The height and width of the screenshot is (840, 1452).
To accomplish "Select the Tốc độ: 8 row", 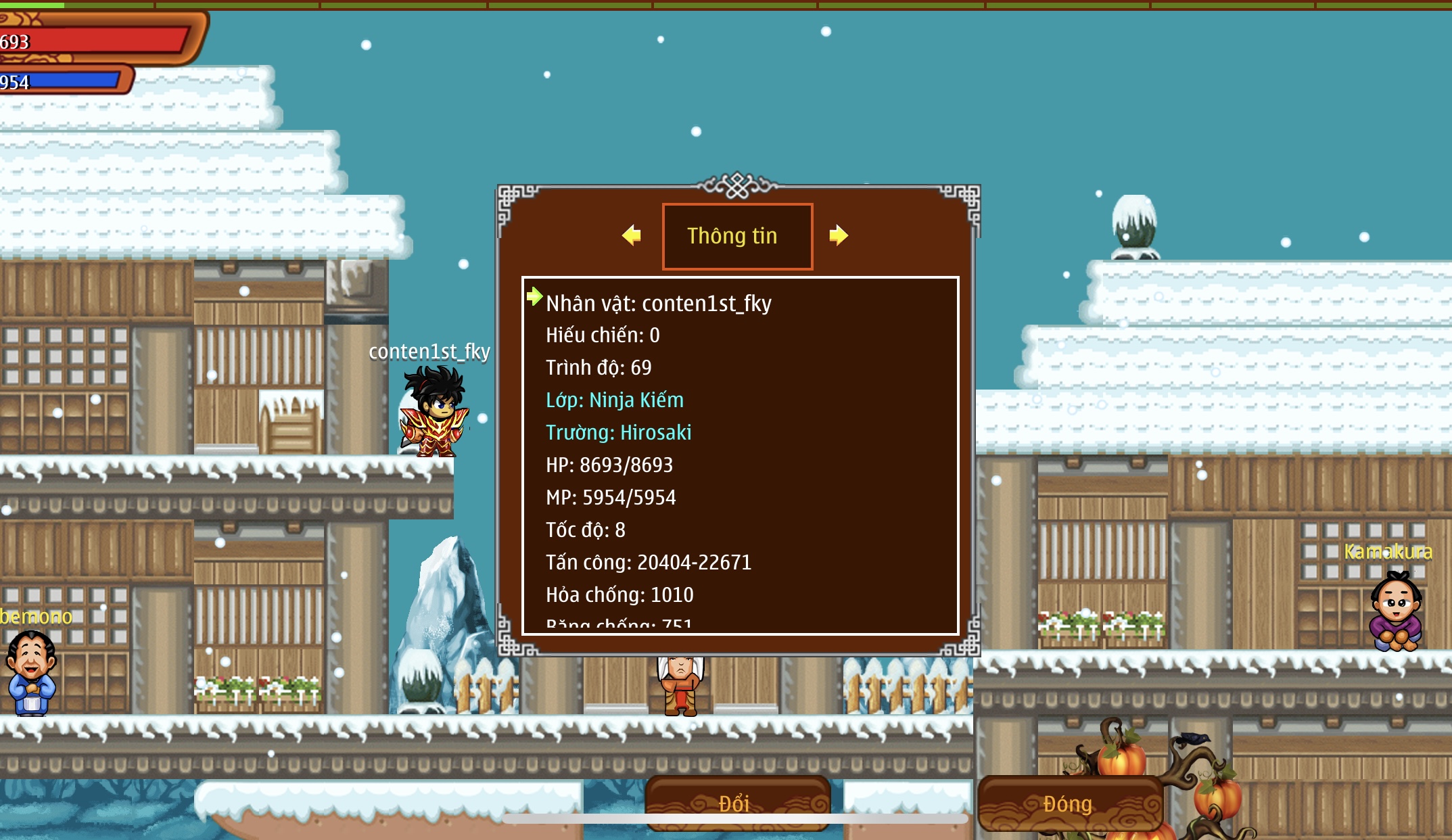I will tap(585, 530).
